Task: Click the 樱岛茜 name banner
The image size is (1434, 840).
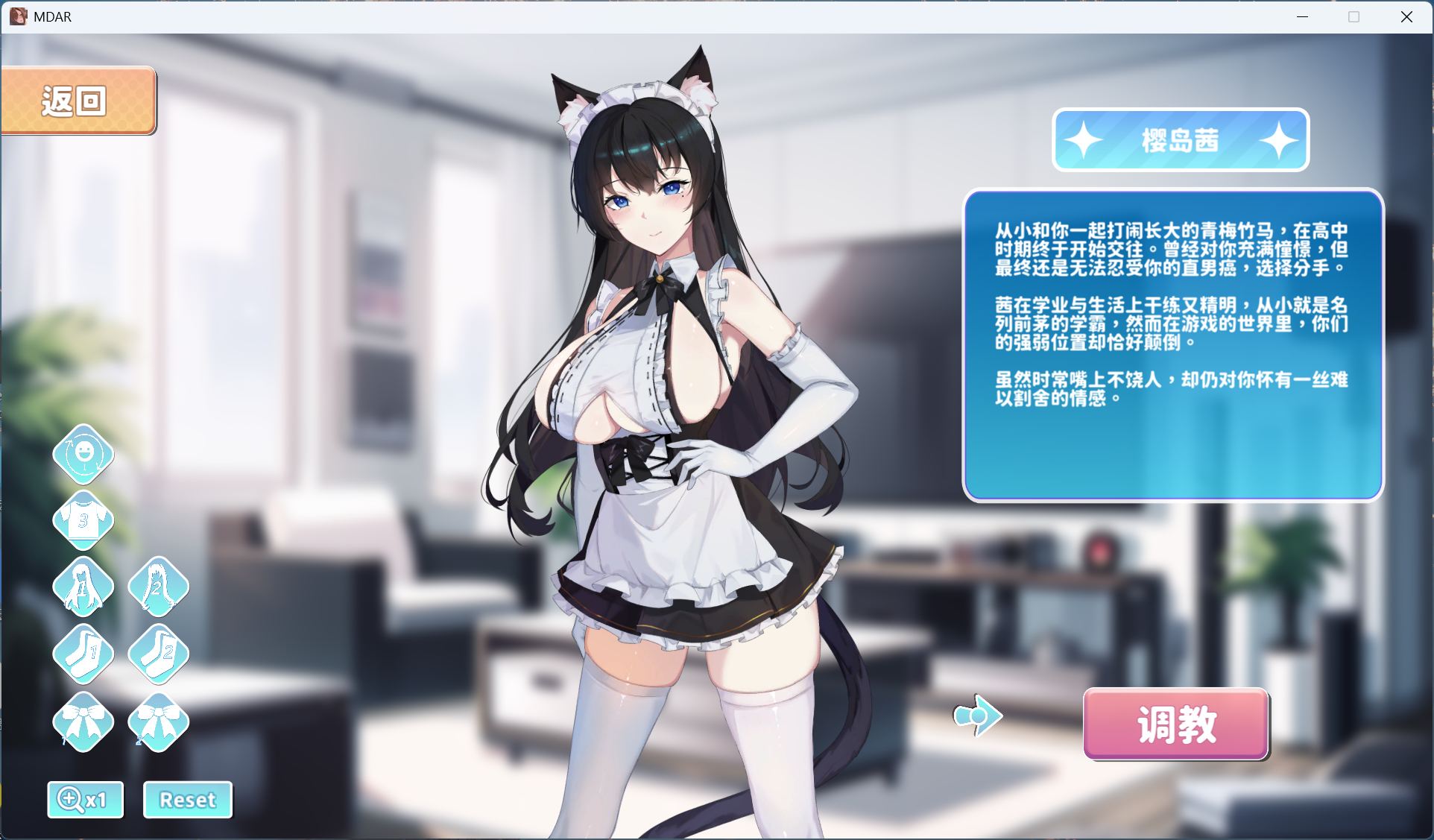Action: click(x=1180, y=140)
